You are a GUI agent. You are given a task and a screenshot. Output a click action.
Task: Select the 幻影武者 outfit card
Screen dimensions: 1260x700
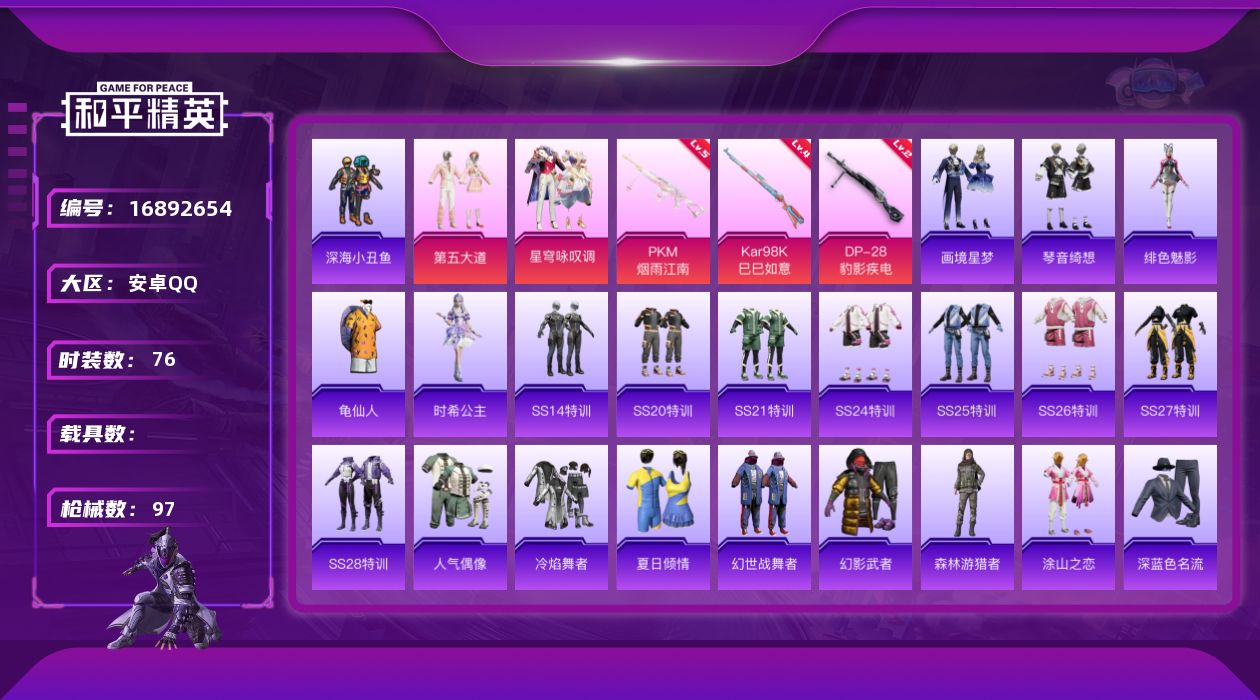click(865, 517)
